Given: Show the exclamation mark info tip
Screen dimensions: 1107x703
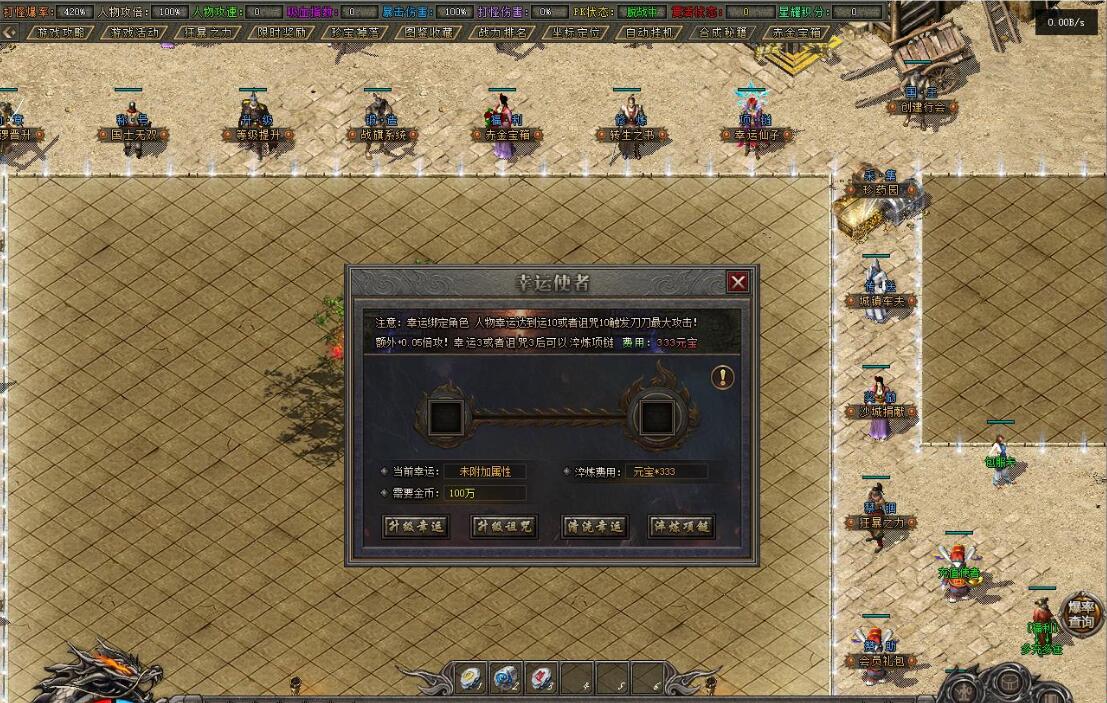Looking at the screenshot, I should 723,377.
